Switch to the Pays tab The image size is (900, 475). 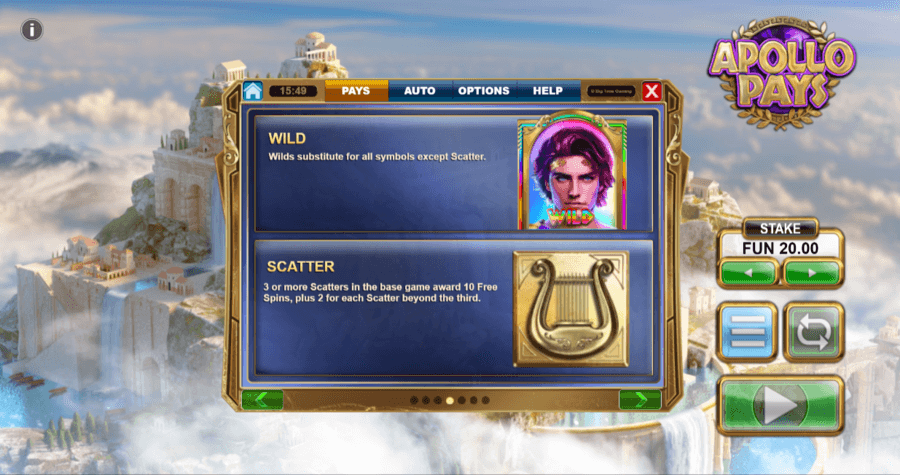coord(356,91)
